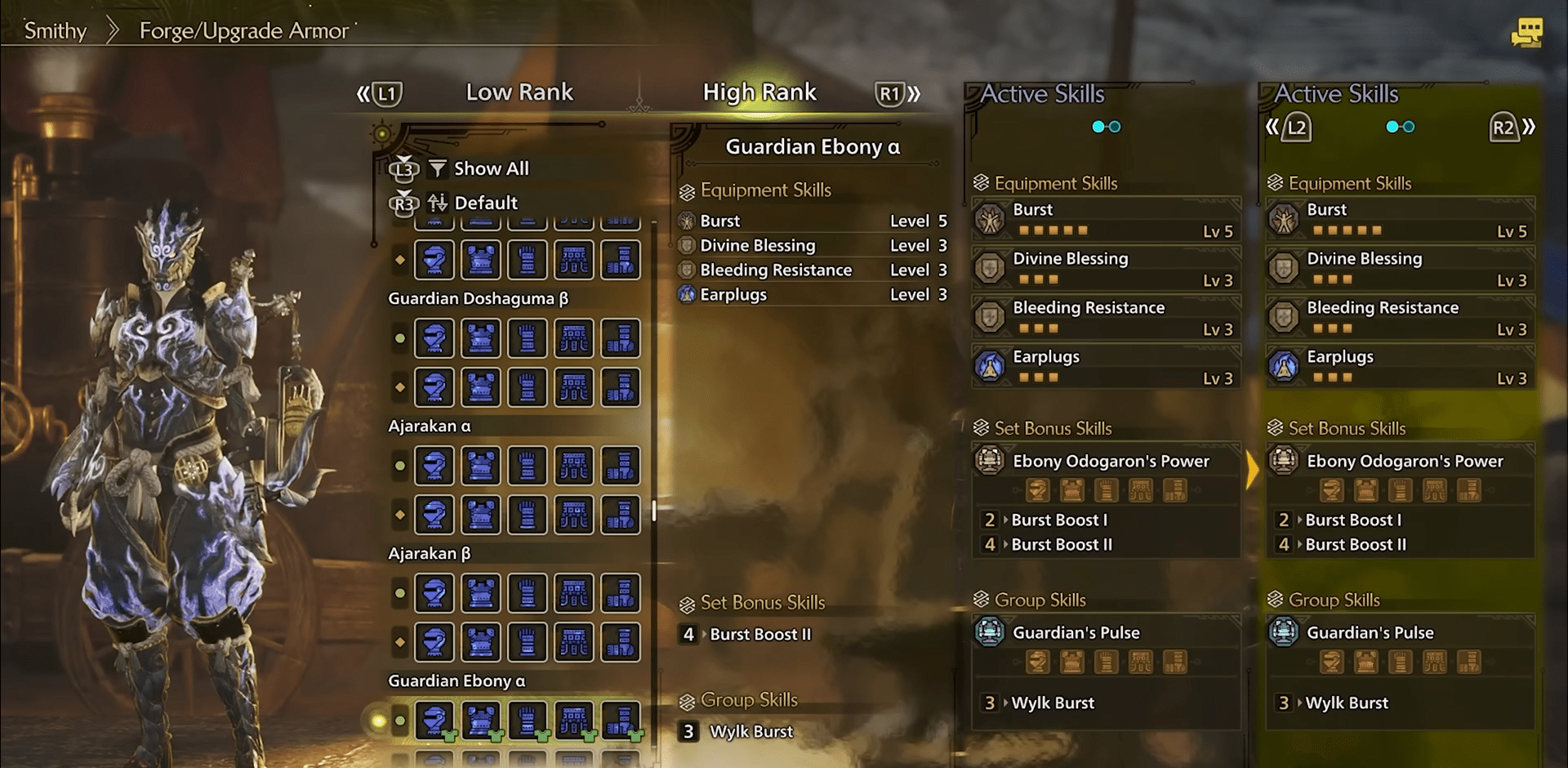Screen dimensions: 1568x768
Task: Click the Burst skill icon in Active Skills
Action: click(991, 219)
